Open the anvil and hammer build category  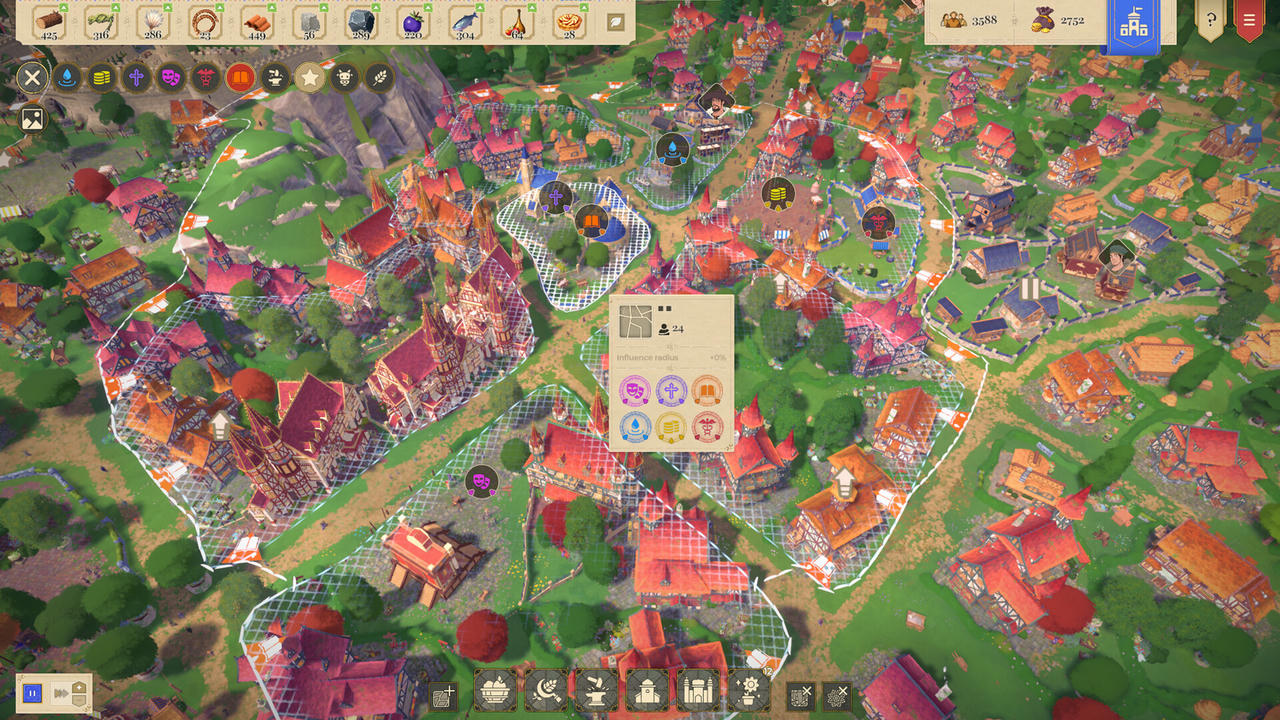pyautogui.click(x=596, y=691)
